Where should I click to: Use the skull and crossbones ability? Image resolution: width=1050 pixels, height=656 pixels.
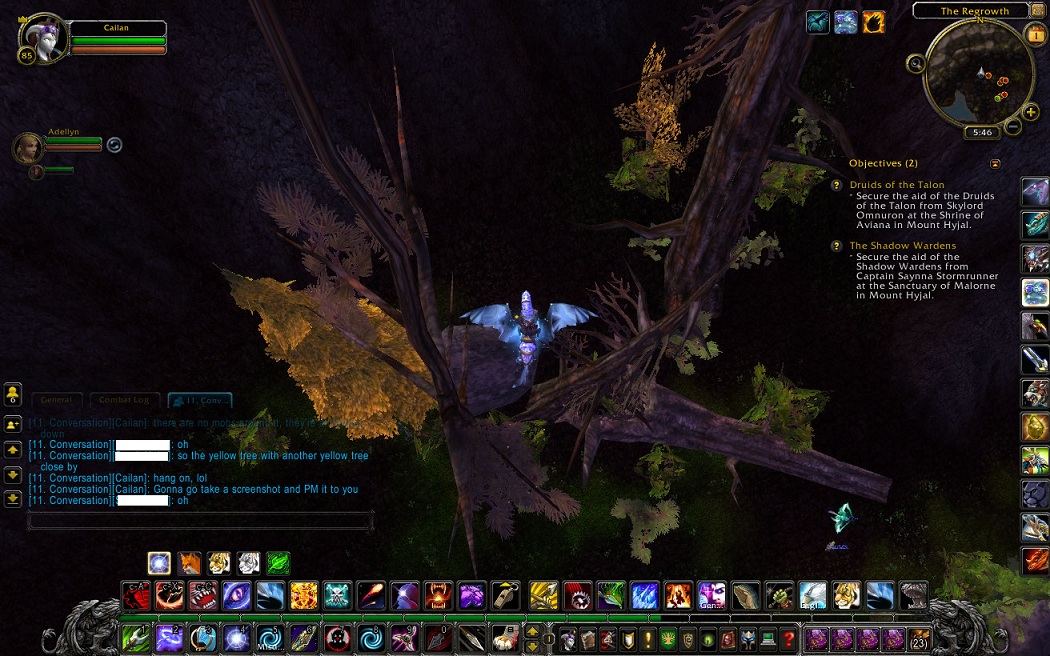(338, 596)
